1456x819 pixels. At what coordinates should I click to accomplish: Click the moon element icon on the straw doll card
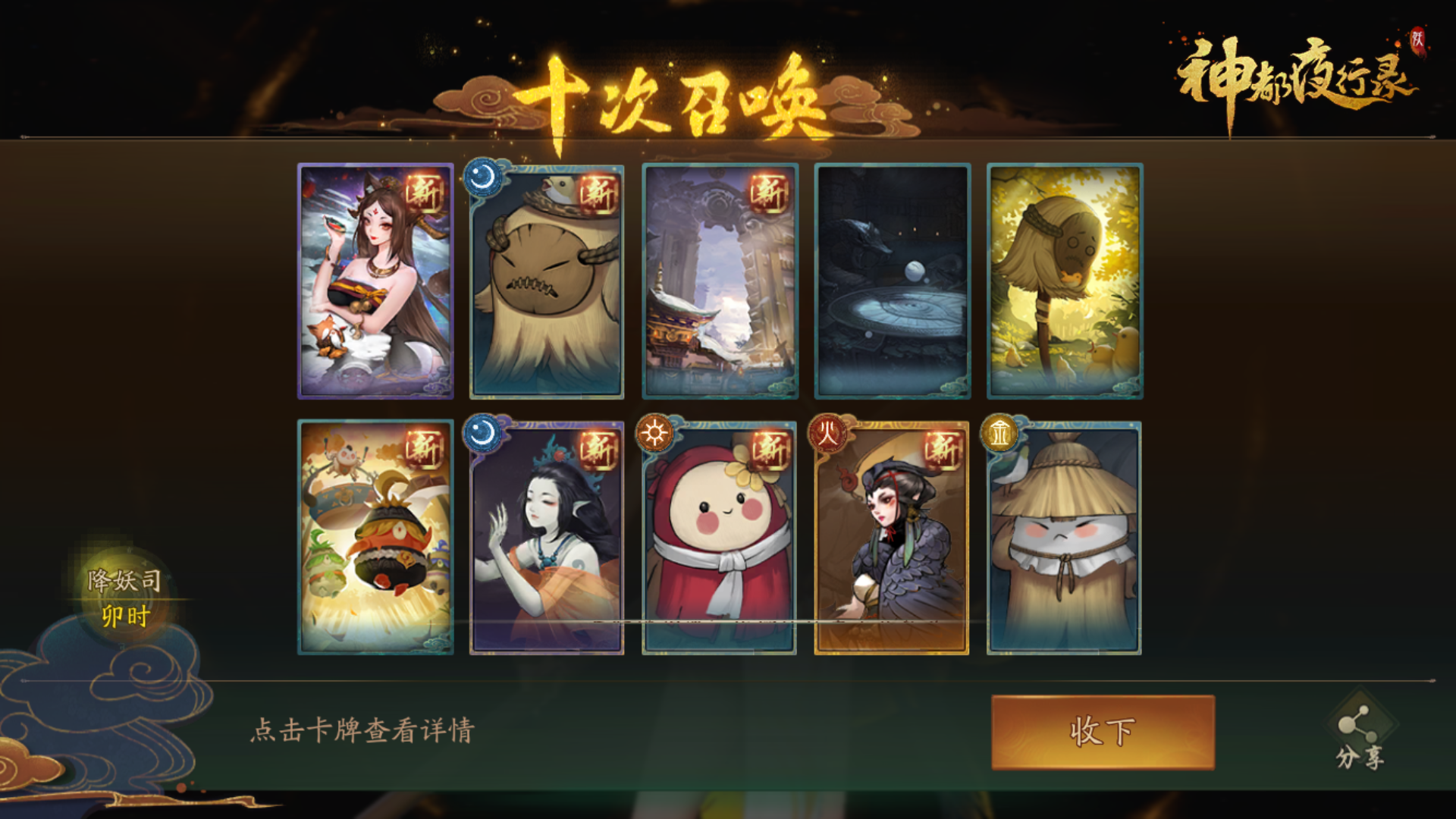click(483, 176)
